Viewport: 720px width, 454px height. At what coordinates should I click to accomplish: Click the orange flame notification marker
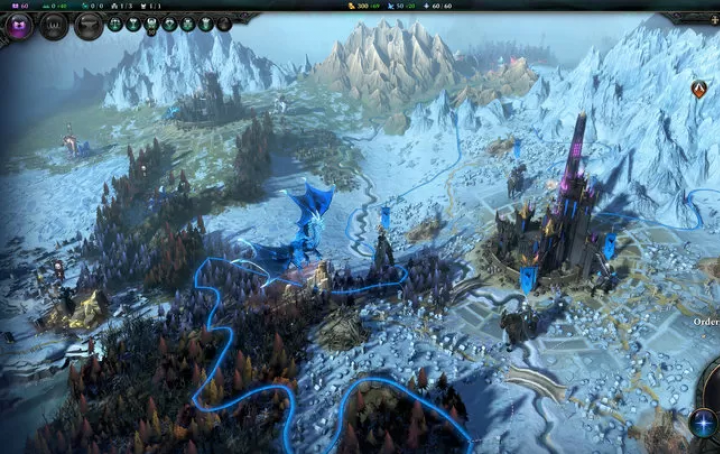tap(699, 89)
